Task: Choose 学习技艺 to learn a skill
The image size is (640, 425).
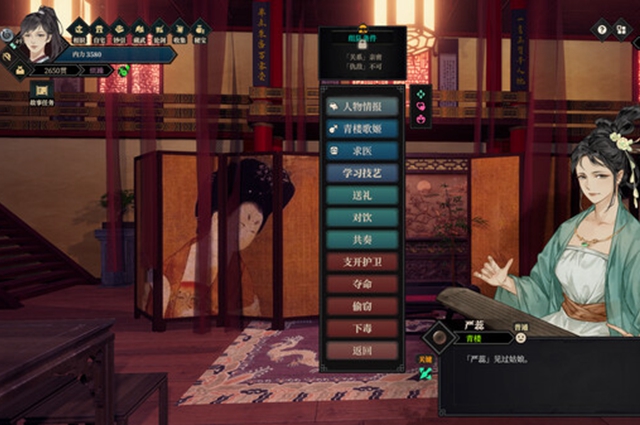Action: click(362, 173)
